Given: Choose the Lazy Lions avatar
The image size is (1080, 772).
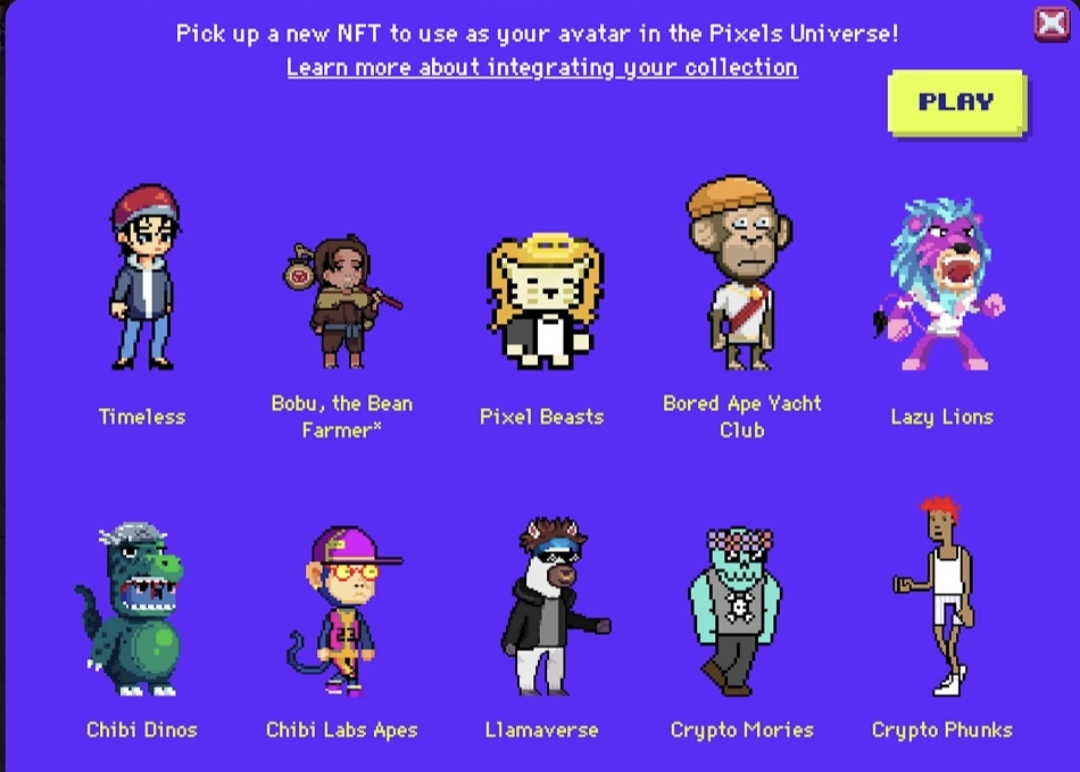Looking at the screenshot, I should click(x=940, y=284).
